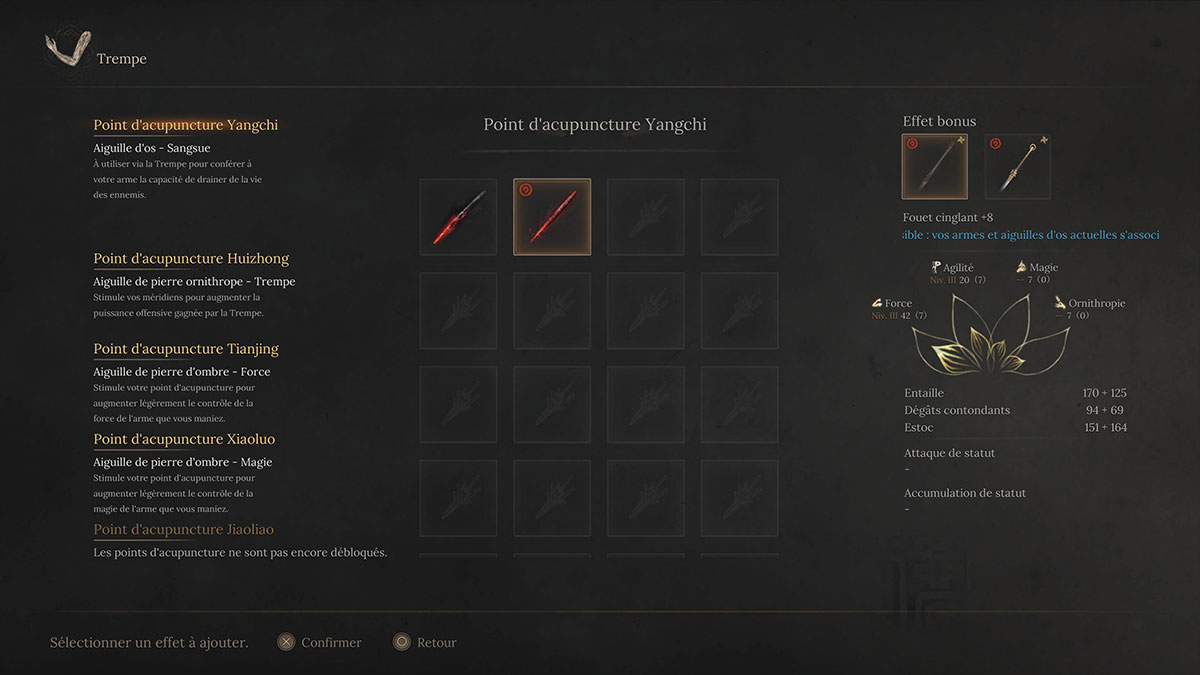Image resolution: width=1200 pixels, height=675 pixels.
Task: Select the dark spear bonus effect icon
Action: click(x=934, y=167)
